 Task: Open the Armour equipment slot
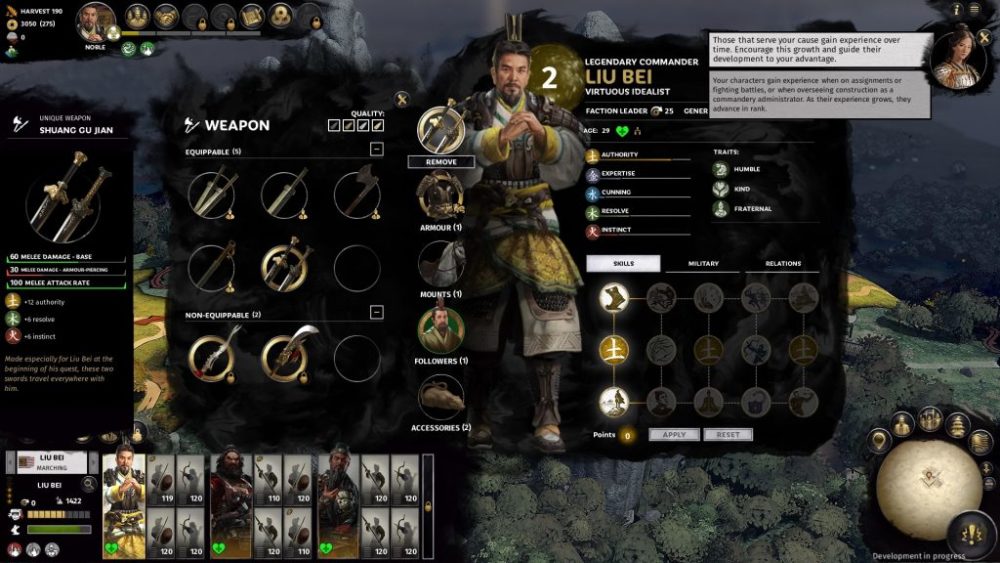click(440, 195)
